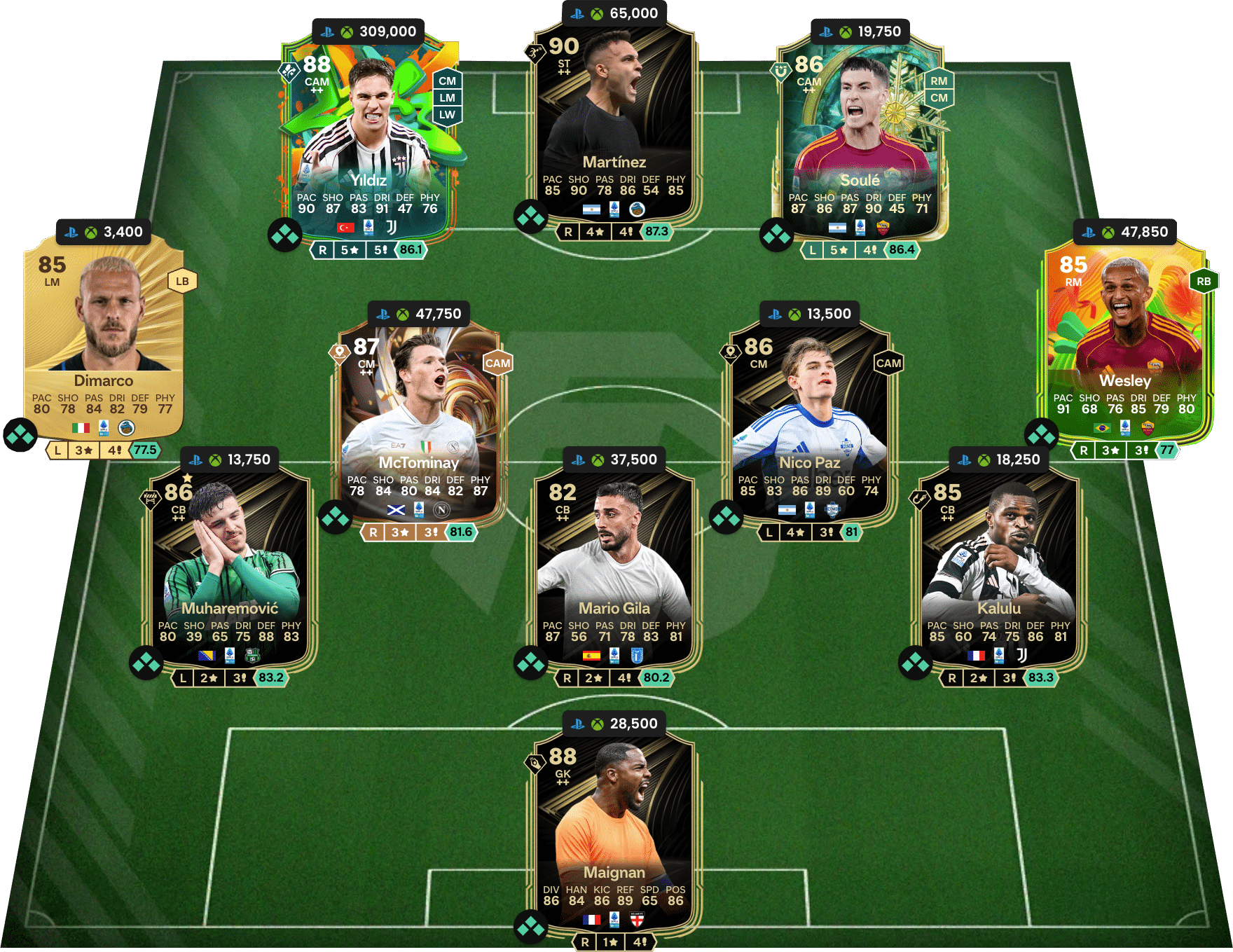Choose the Kalulu 85 CB card

tap(999, 567)
